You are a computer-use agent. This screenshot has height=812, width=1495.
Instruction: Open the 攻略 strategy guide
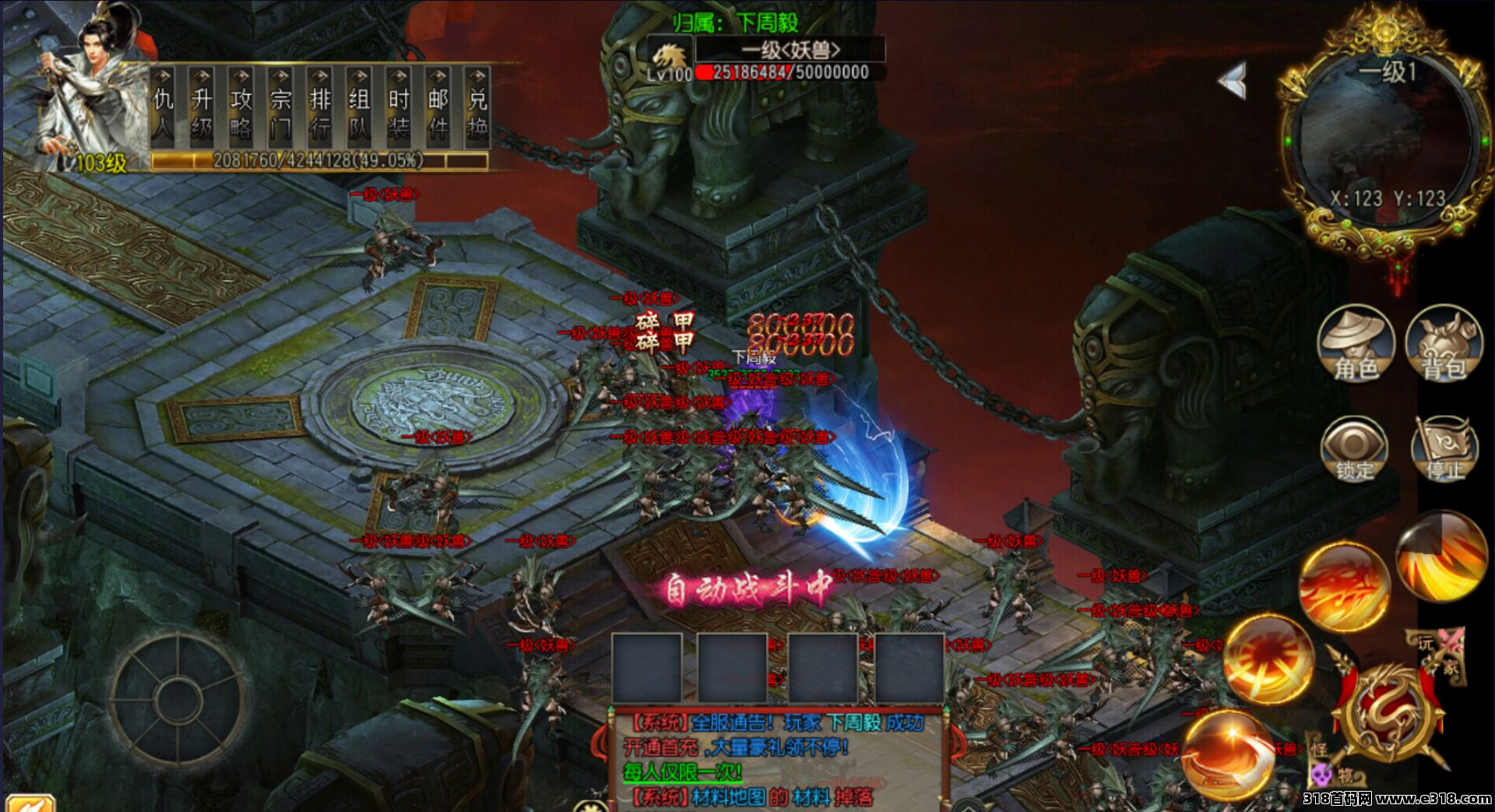(241, 109)
